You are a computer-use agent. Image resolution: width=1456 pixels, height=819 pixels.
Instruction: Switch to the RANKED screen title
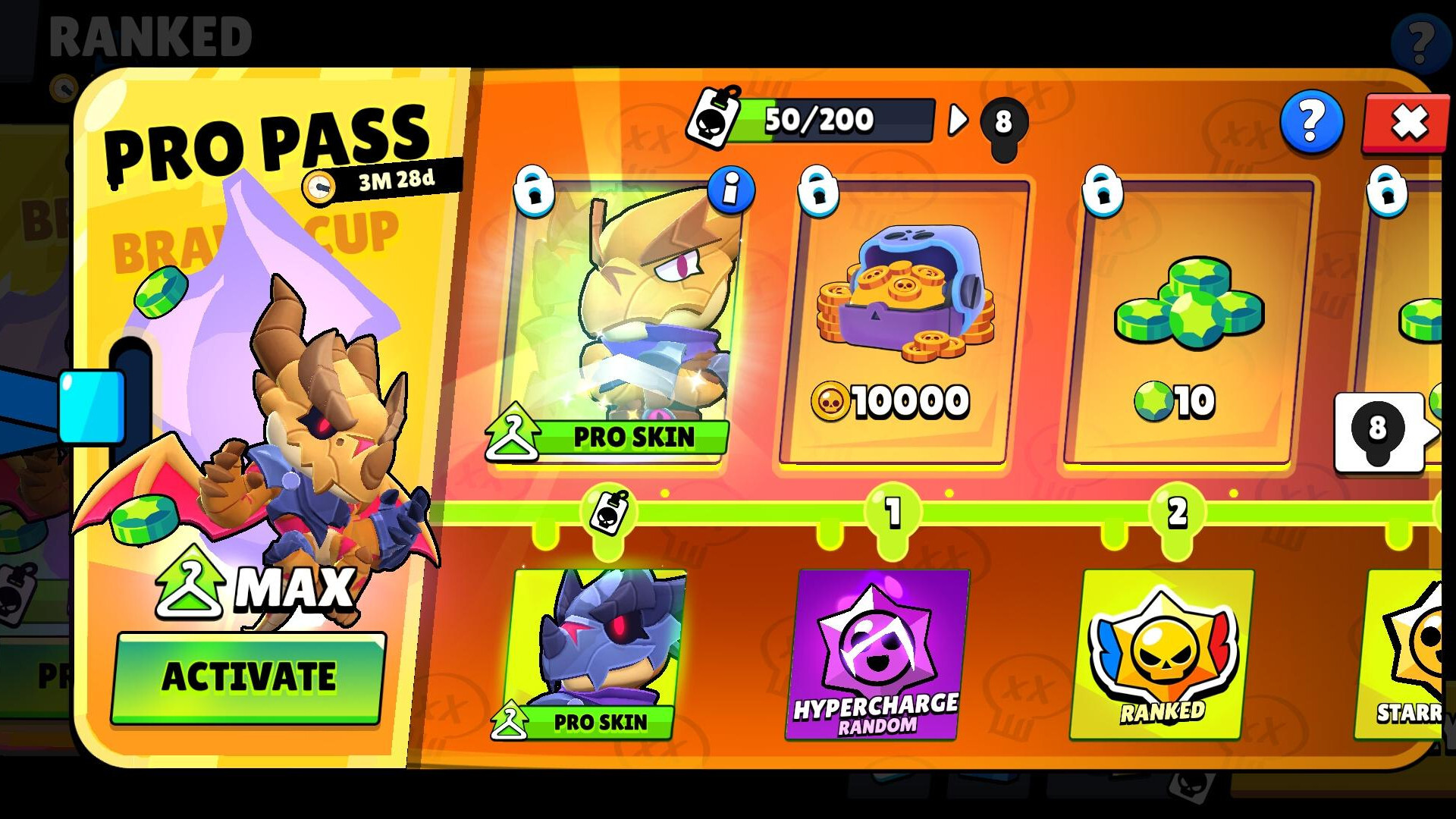(x=152, y=34)
